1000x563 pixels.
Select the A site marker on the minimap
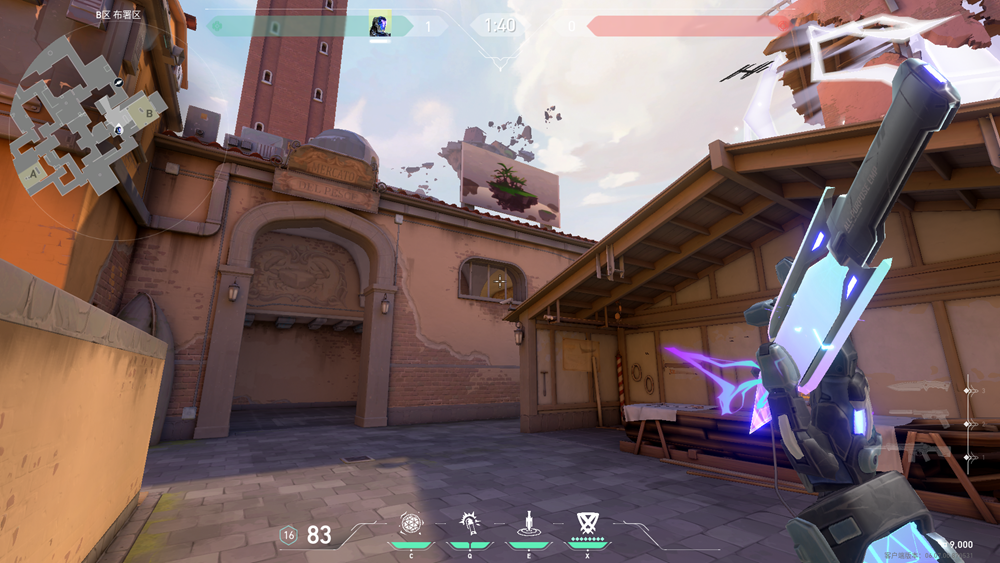[34, 172]
